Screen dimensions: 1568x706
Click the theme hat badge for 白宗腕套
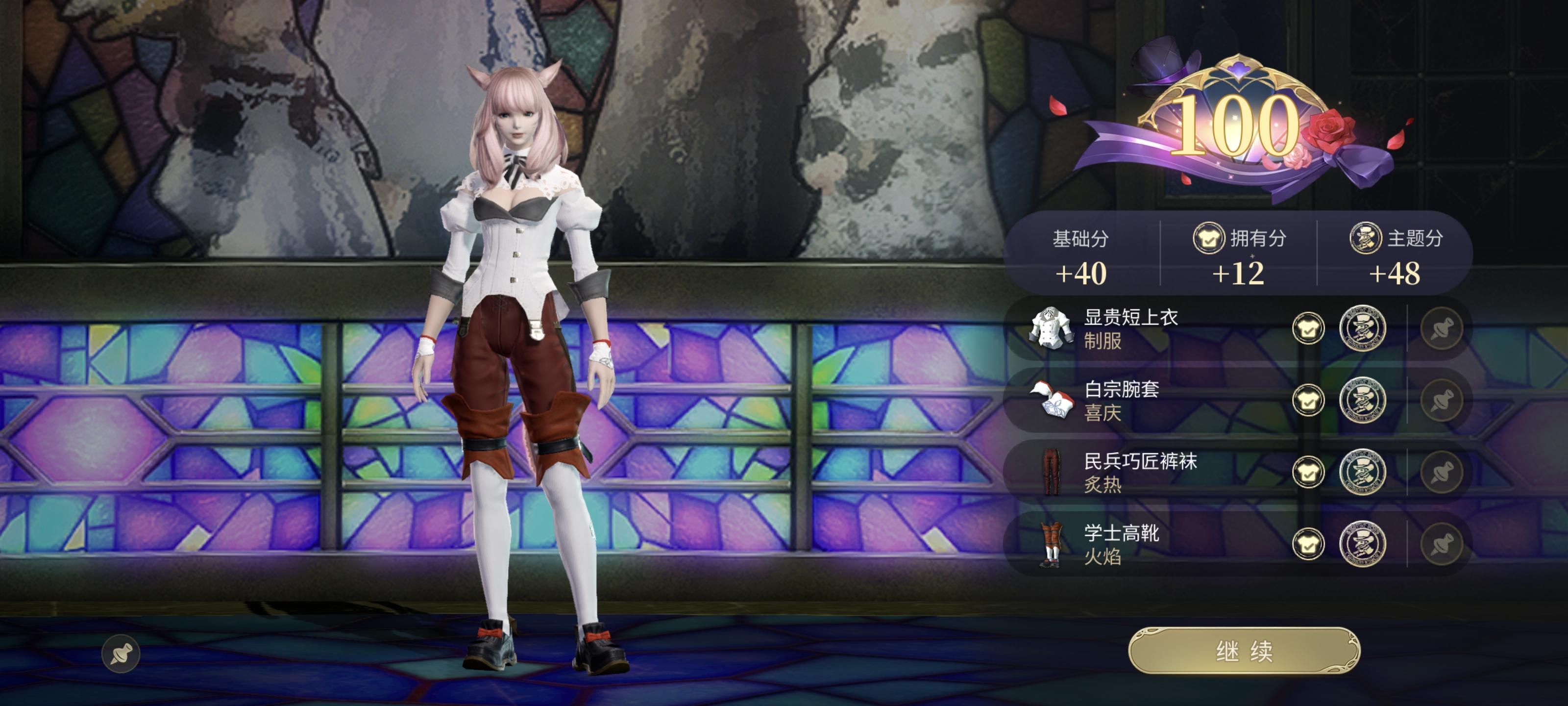(1362, 401)
